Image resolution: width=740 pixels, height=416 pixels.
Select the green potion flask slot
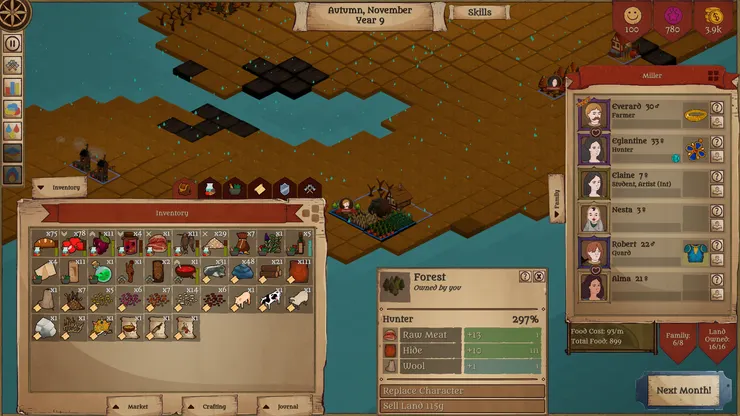tap(103, 272)
